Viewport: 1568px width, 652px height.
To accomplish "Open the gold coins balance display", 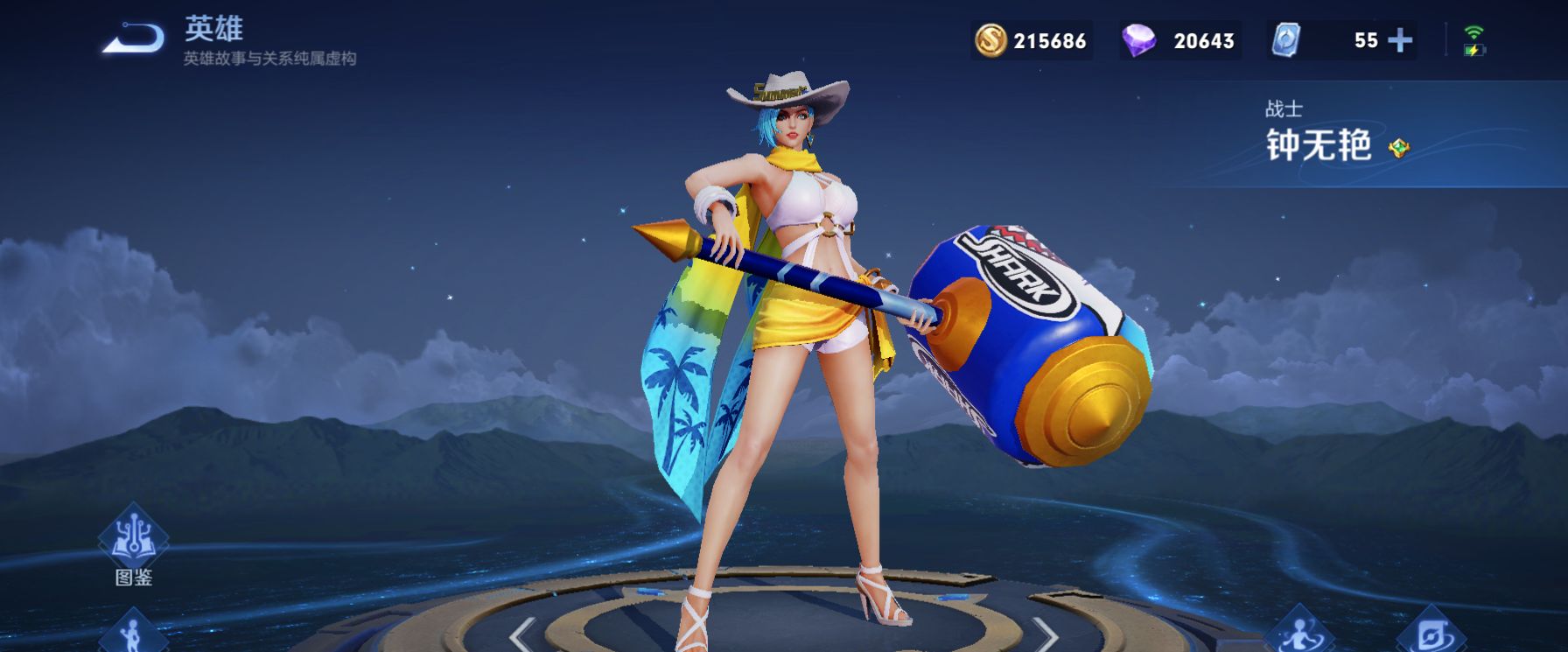I will (1032, 39).
